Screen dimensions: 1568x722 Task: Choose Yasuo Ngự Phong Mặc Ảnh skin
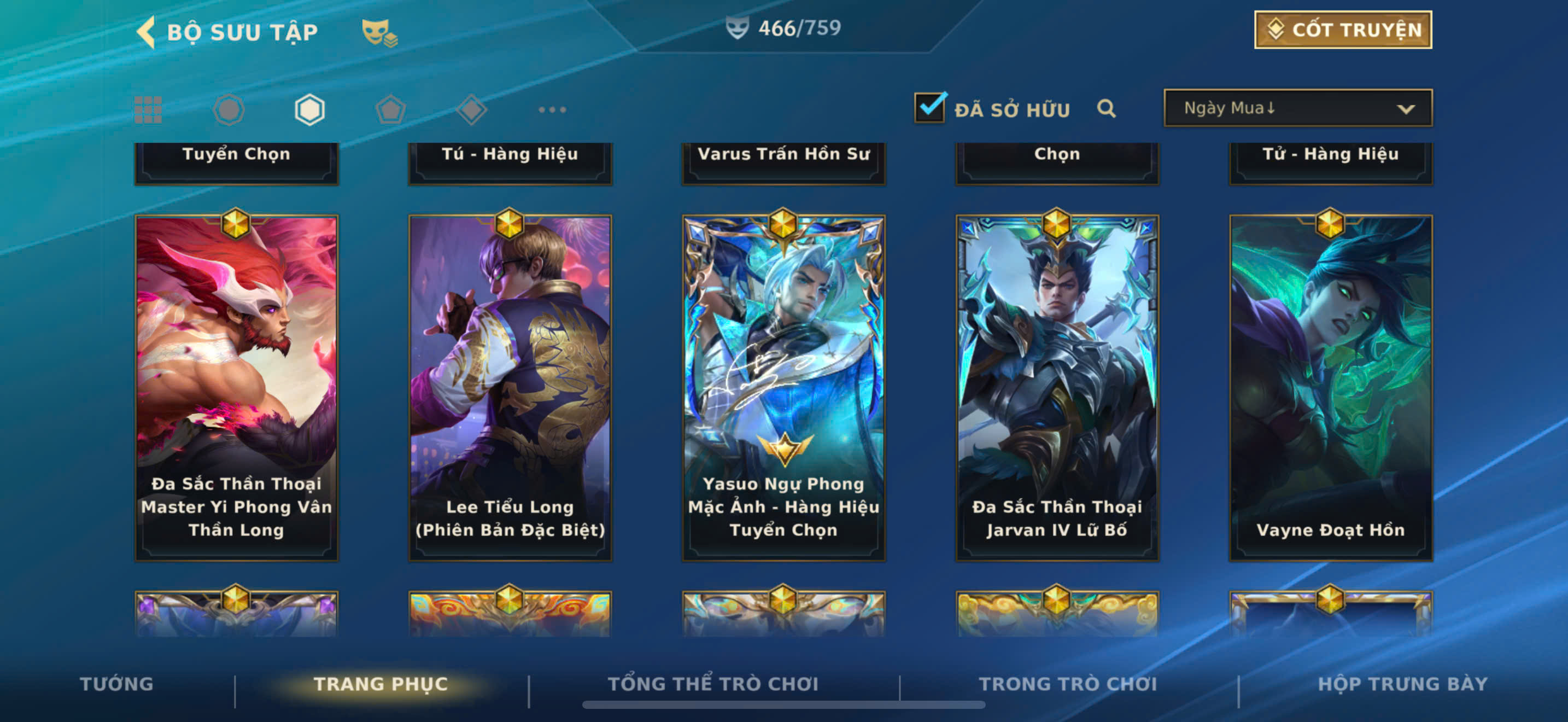pos(783,387)
